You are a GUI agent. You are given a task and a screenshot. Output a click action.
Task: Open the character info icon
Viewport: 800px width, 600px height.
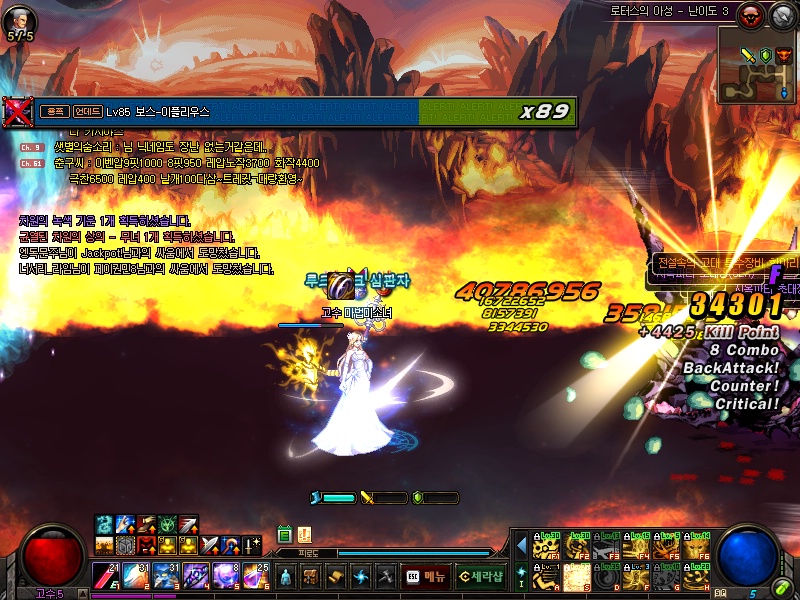coord(287,577)
